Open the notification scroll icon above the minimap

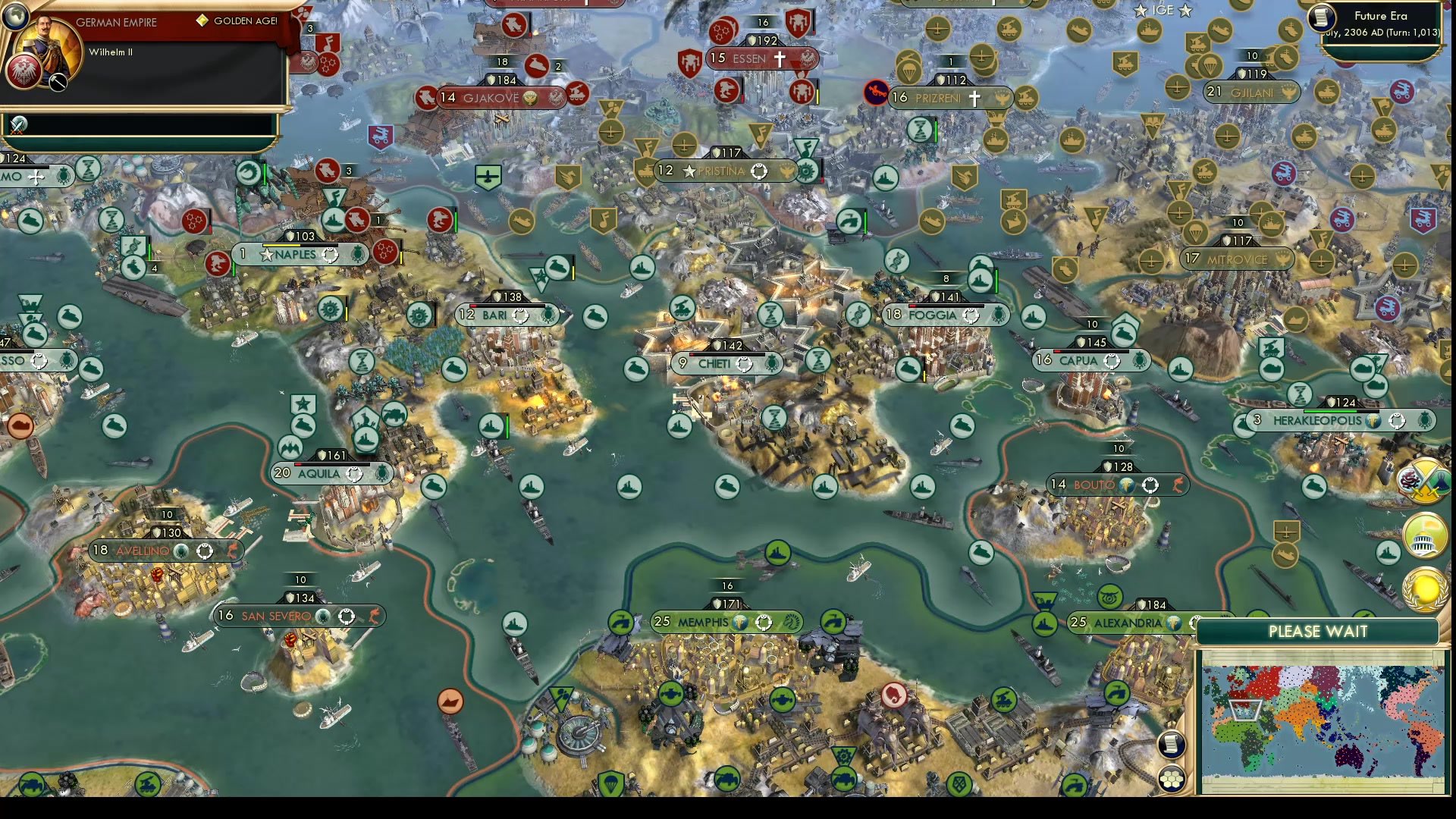coord(1170,745)
